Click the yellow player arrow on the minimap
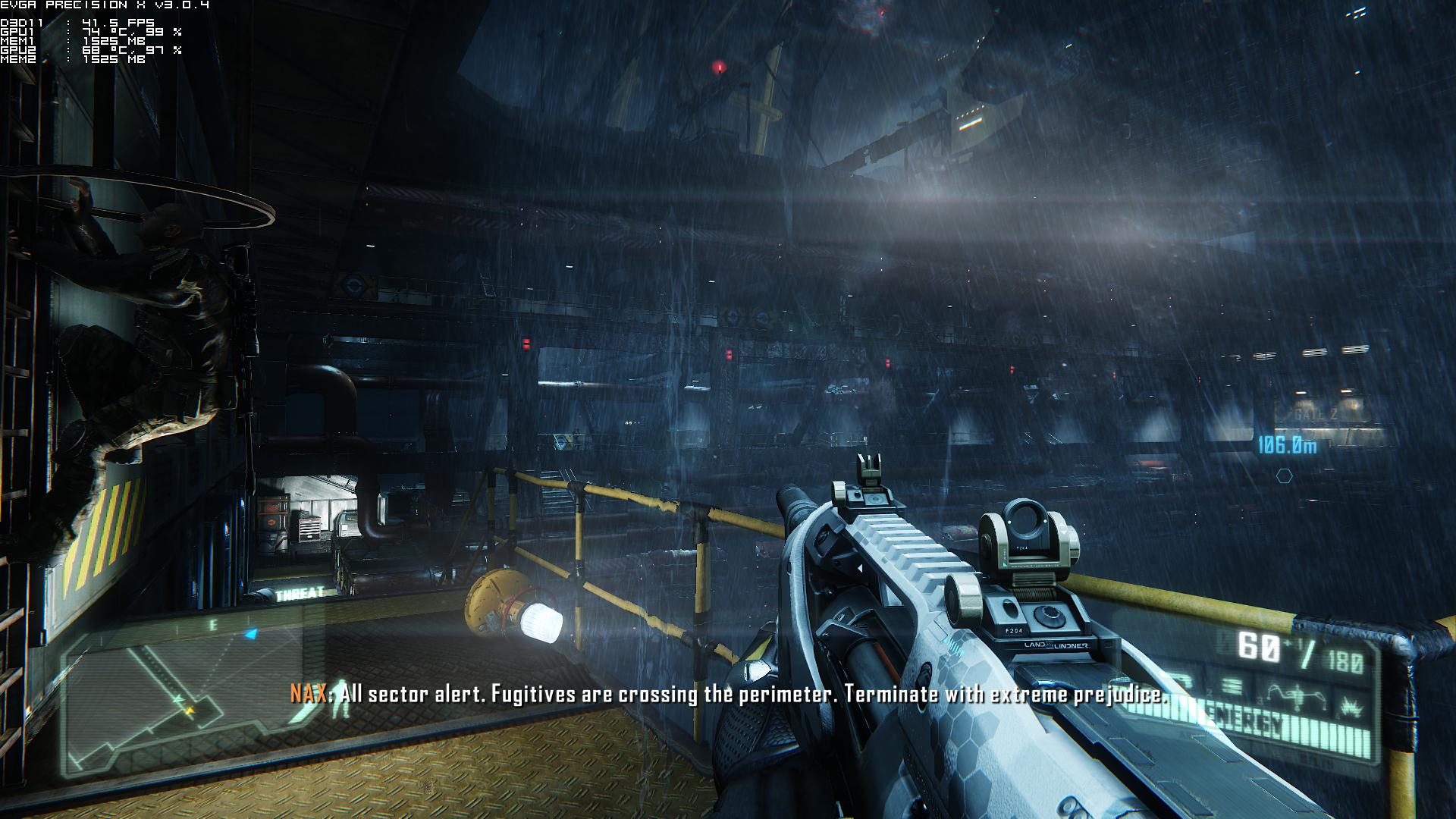The width and height of the screenshot is (1456, 819). (188, 711)
